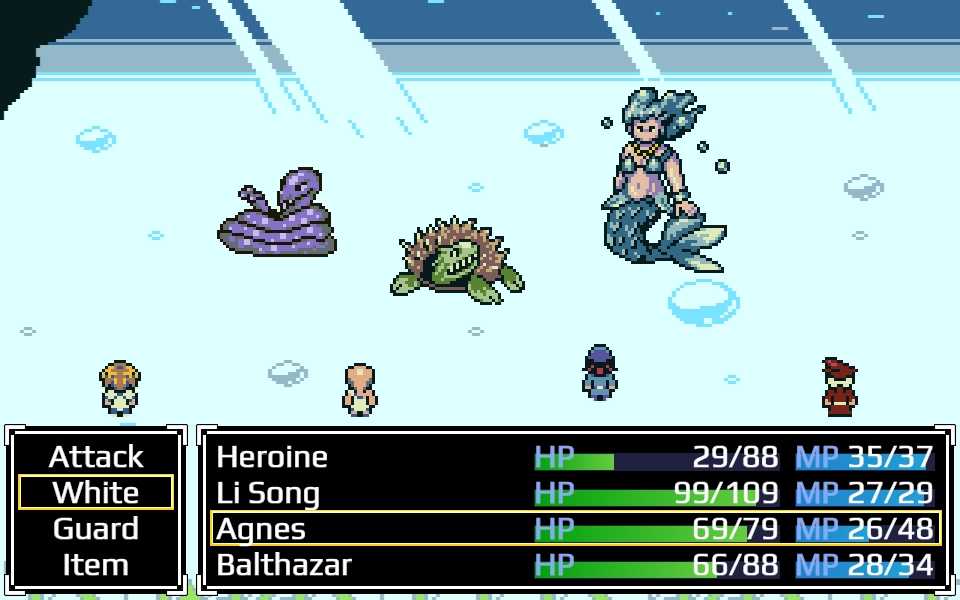This screenshot has width=960, height=600.
Task: Select the Guard command
Action: coord(96,529)
